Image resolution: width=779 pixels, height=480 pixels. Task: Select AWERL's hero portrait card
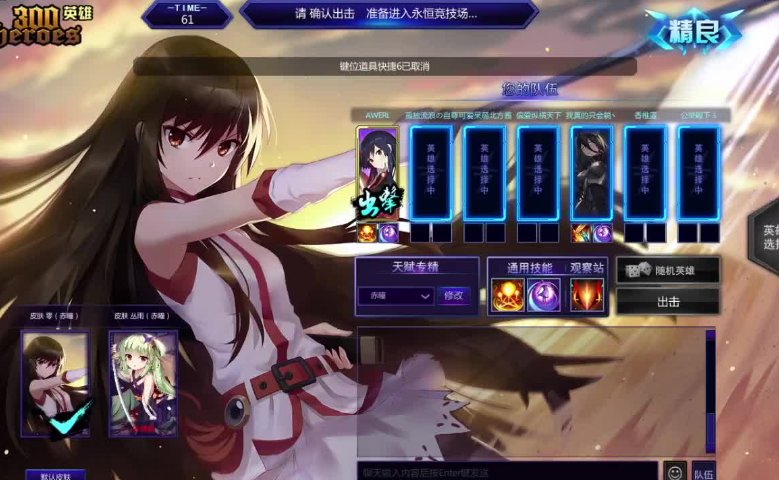coord(378,174)
